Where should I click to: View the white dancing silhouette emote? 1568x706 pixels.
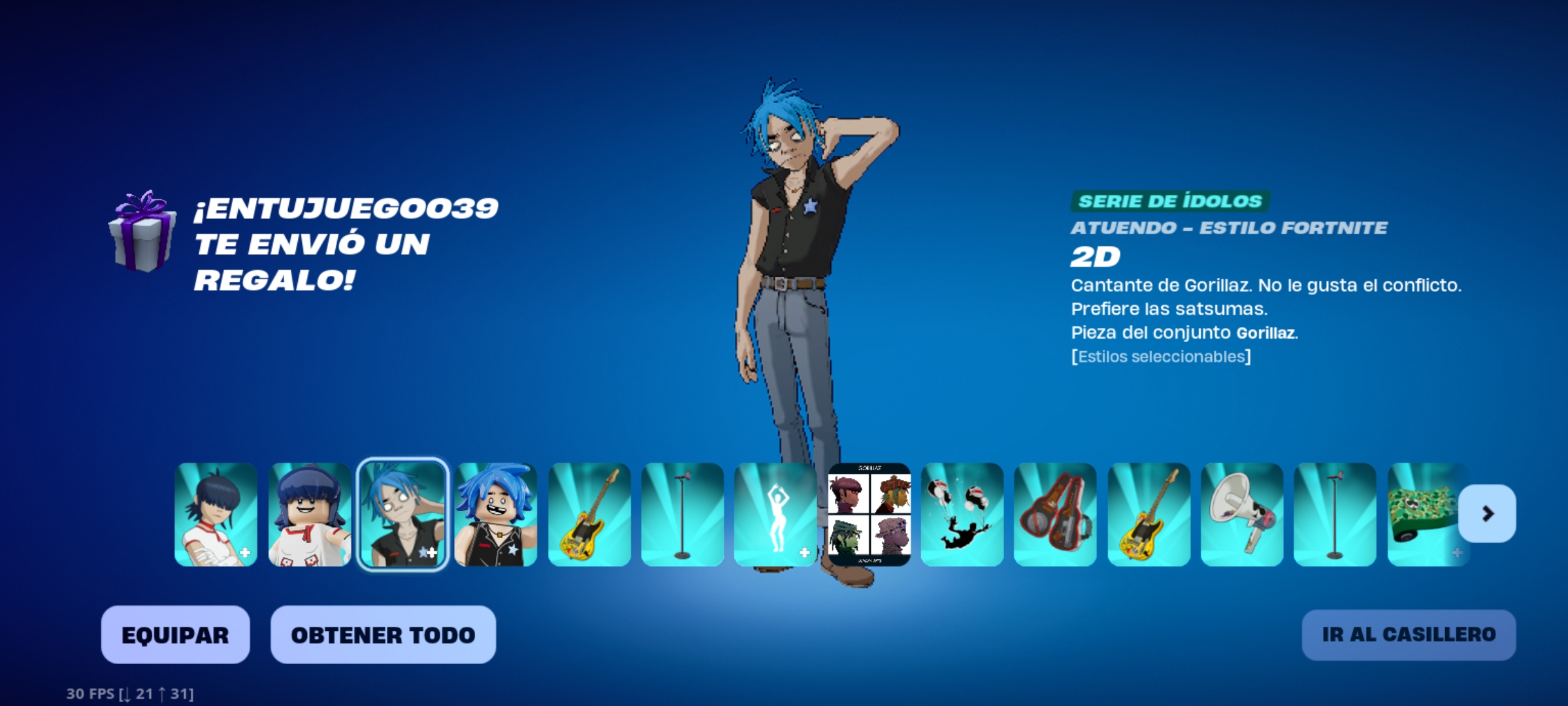click(x=776, y=514)
